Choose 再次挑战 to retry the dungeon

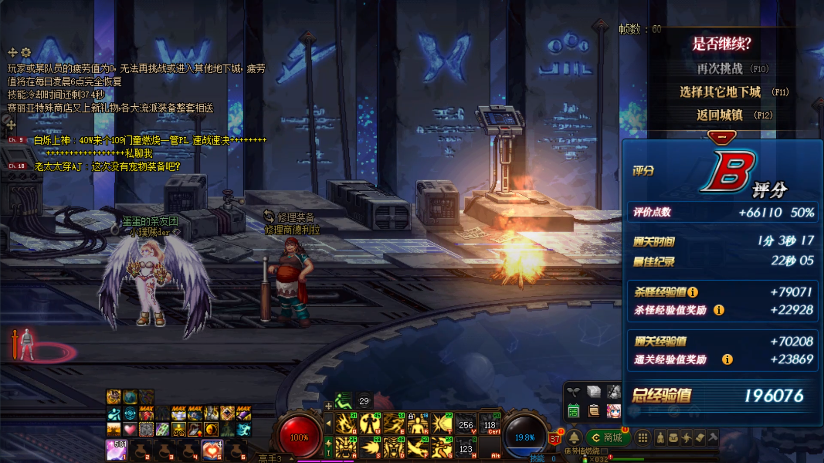tap(720, 68)
